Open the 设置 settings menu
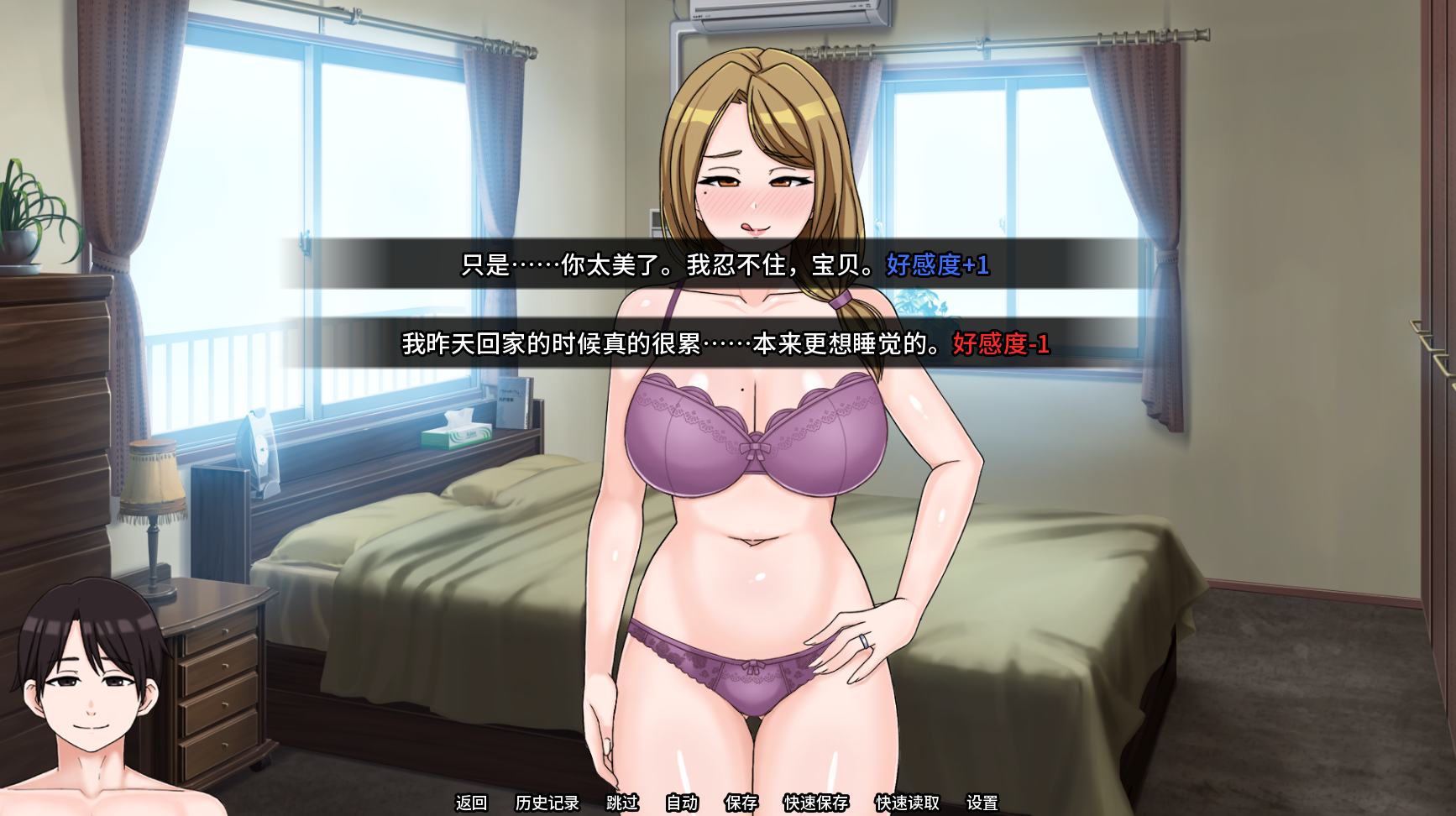 click(x=982, y=803)
